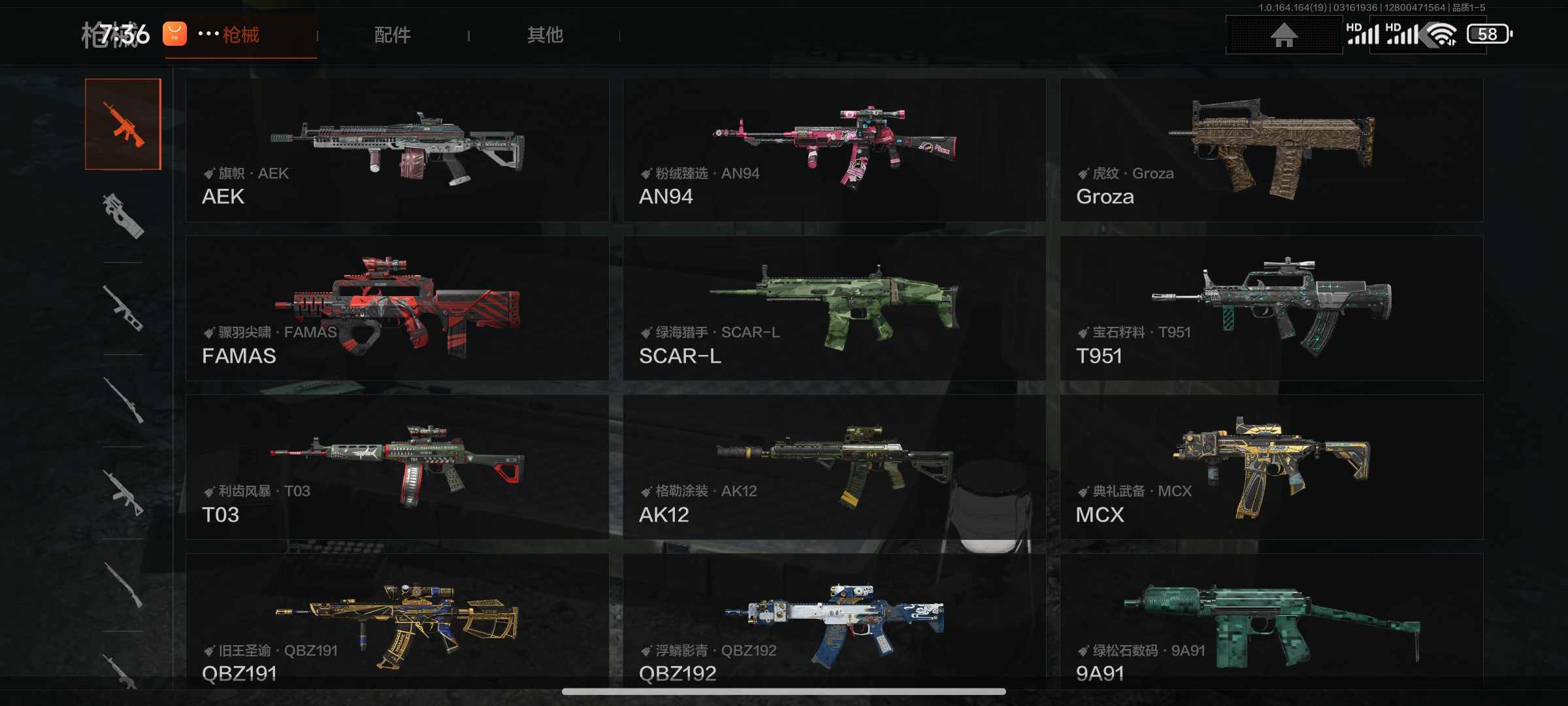
Task: Choose the pink AN94 rifle
Action: 834,150
